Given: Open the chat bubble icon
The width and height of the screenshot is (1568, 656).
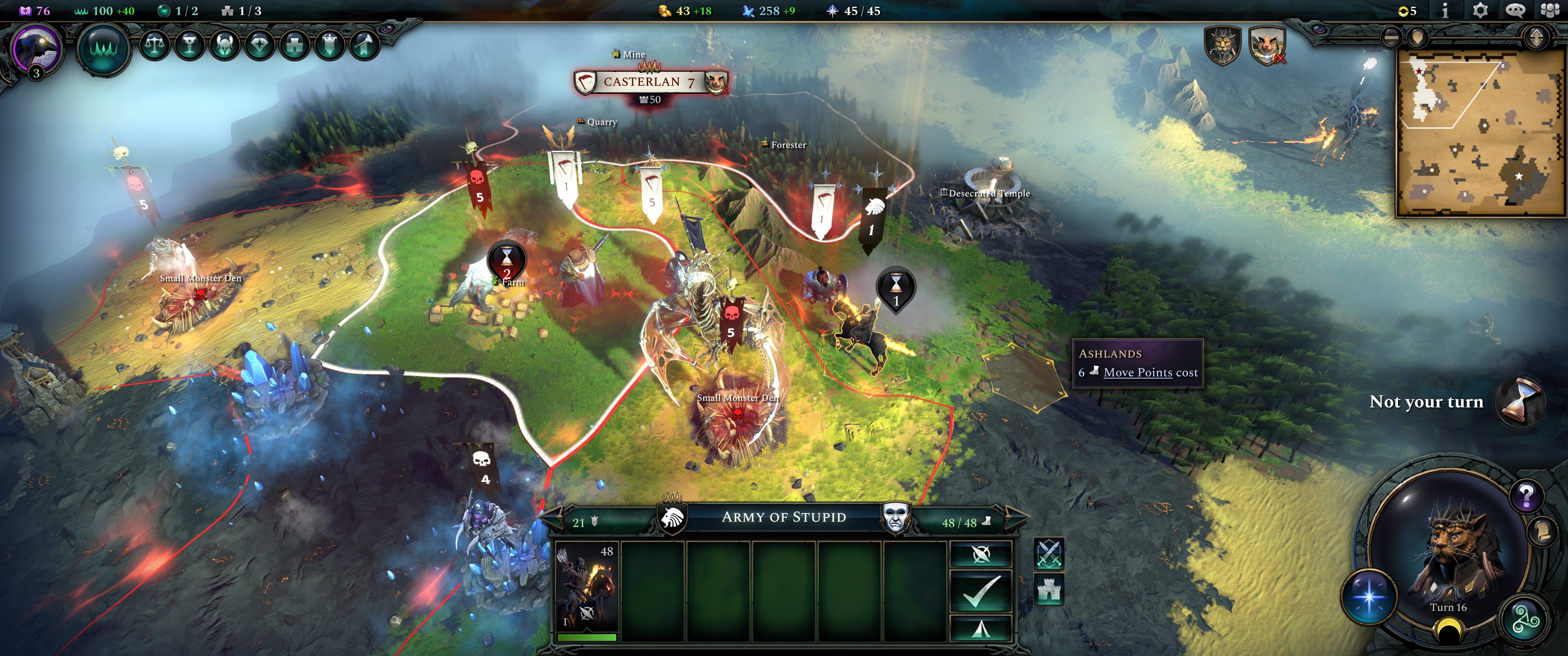Looking at the screenshot, I should 1516,11.
